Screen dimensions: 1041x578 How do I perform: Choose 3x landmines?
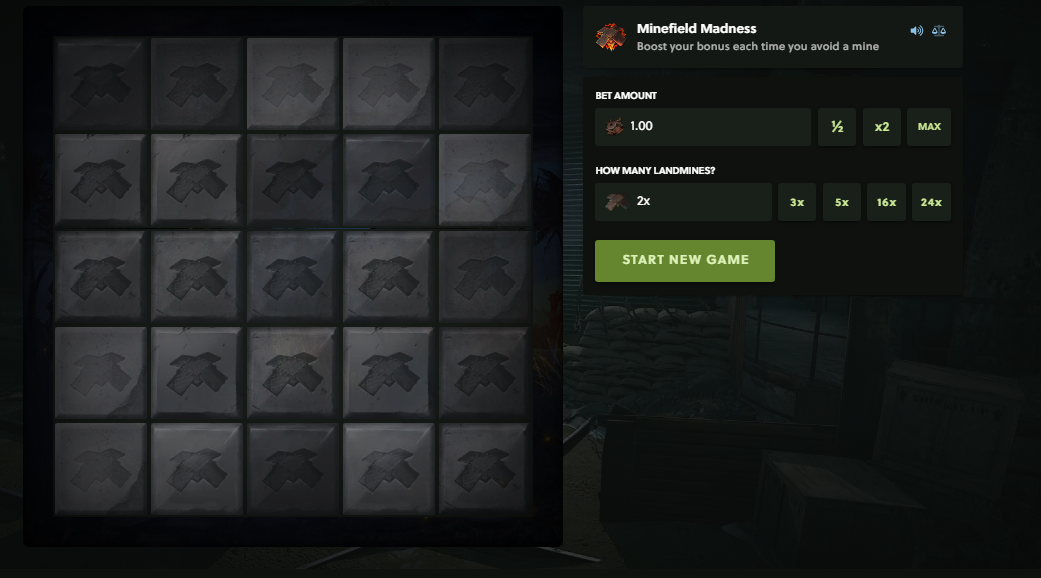click(797, 202)
